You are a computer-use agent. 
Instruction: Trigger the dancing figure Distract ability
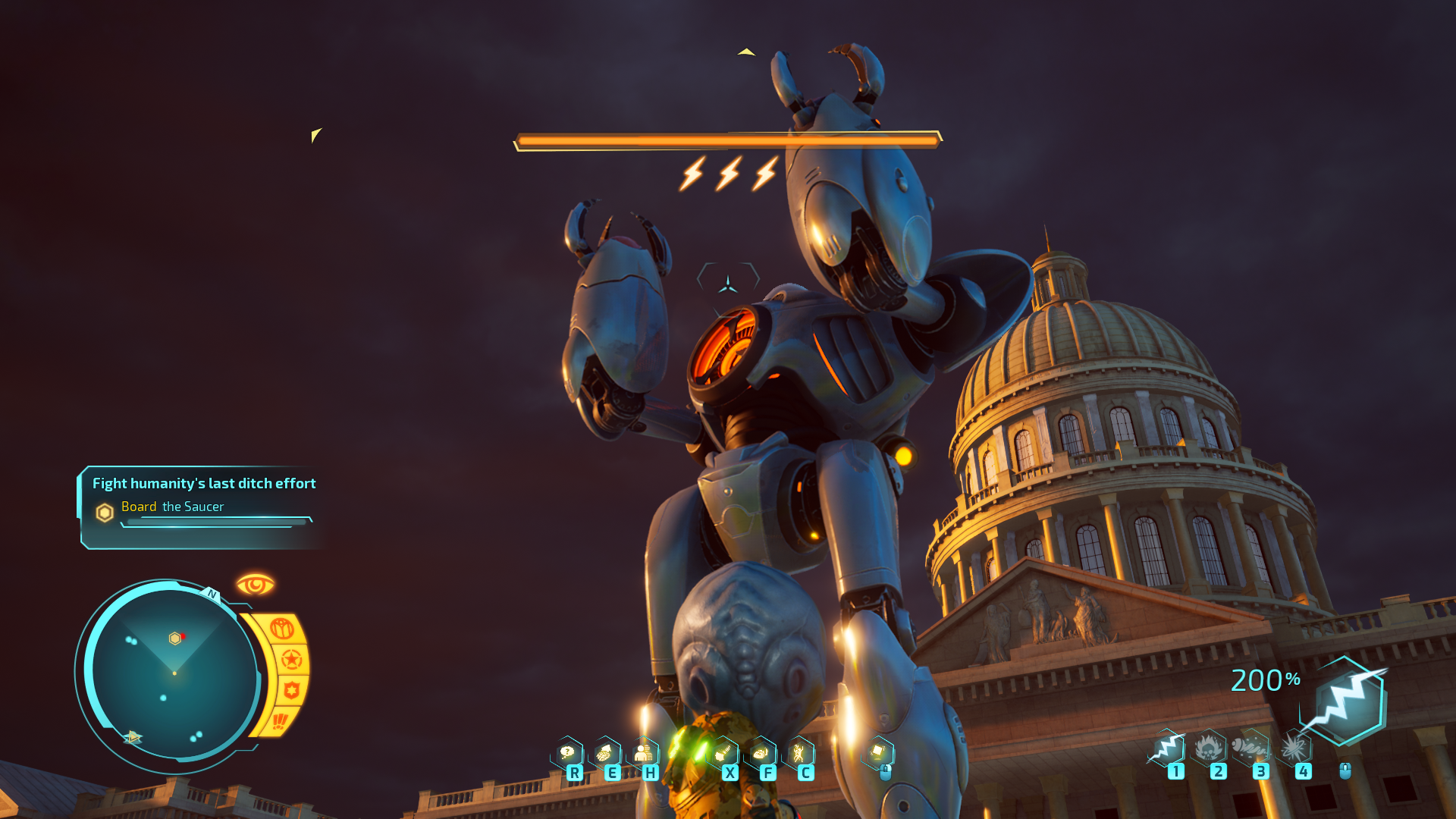coord(799,753)
